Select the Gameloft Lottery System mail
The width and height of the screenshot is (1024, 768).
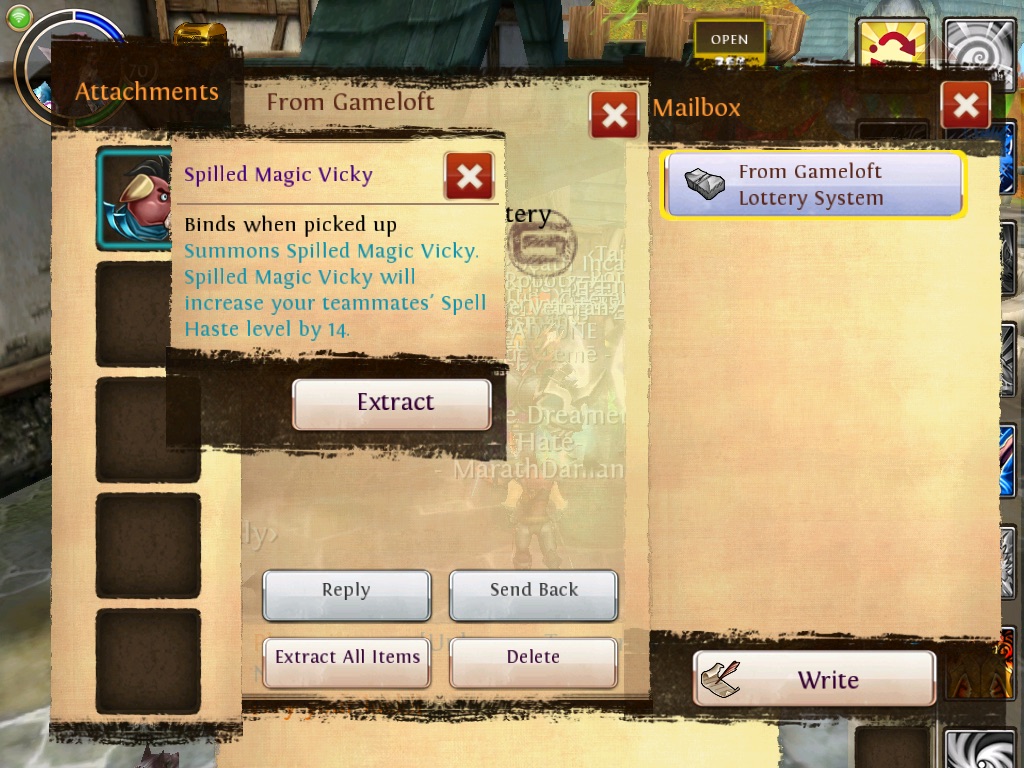(813, 185)
